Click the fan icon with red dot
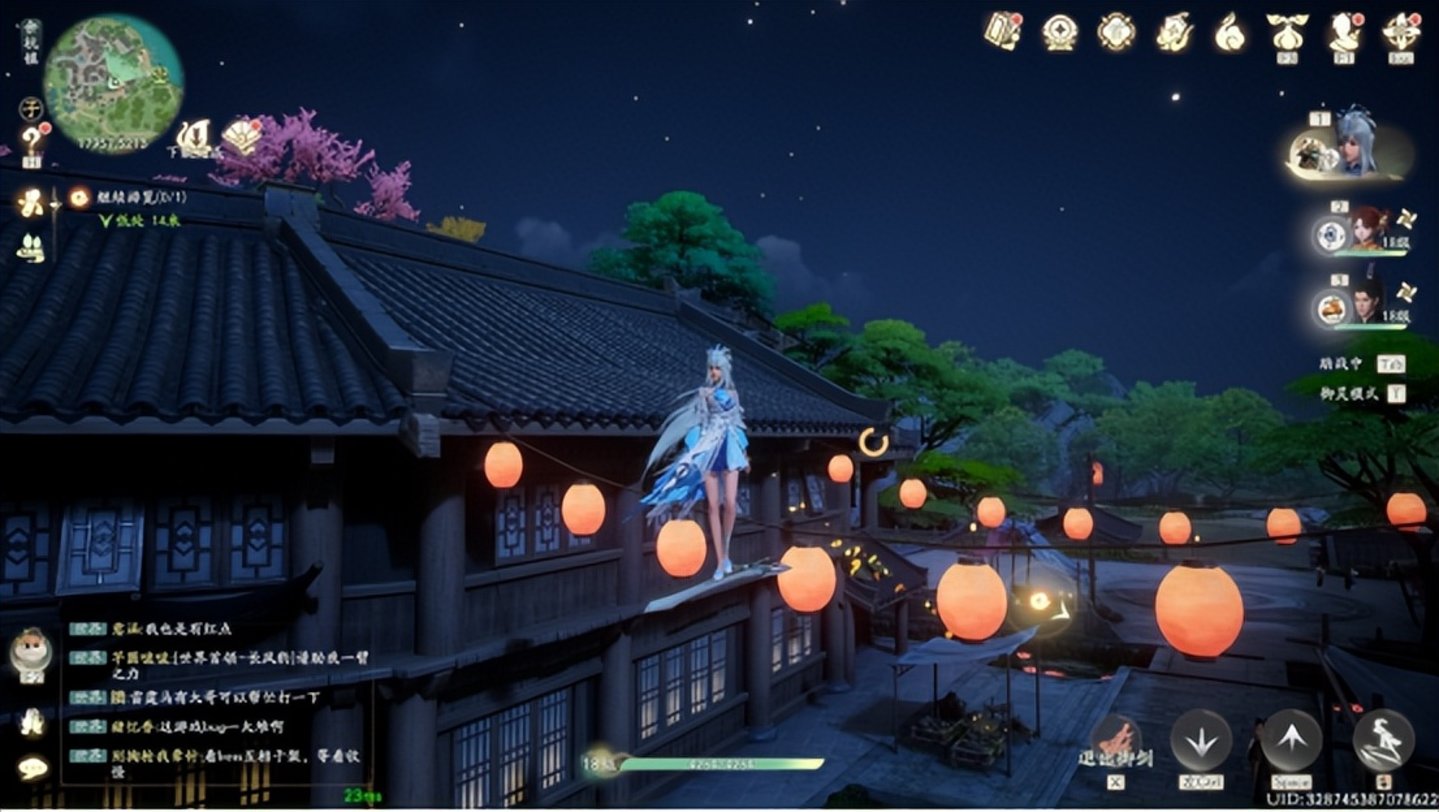Viewport: 1439px width, 812px height. (x=241, y=135)
